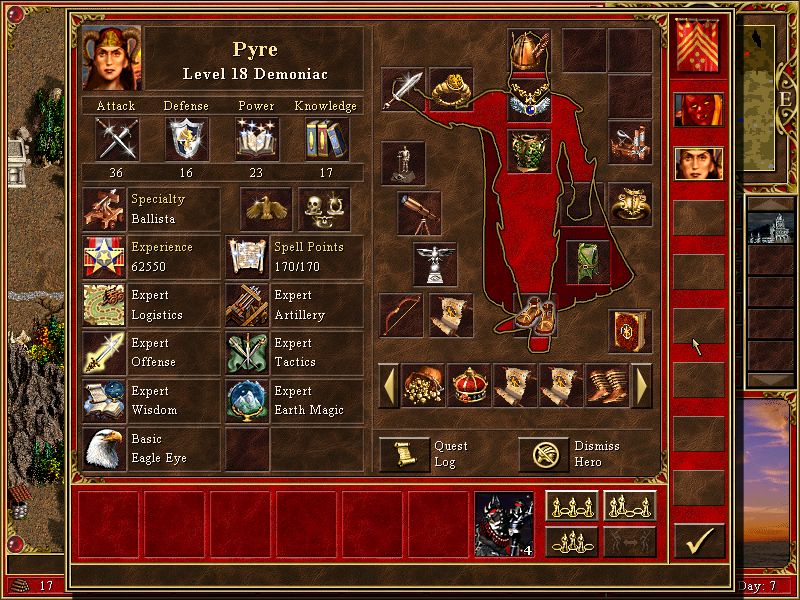Click the Attack primary skill icon

pos(116,139)
